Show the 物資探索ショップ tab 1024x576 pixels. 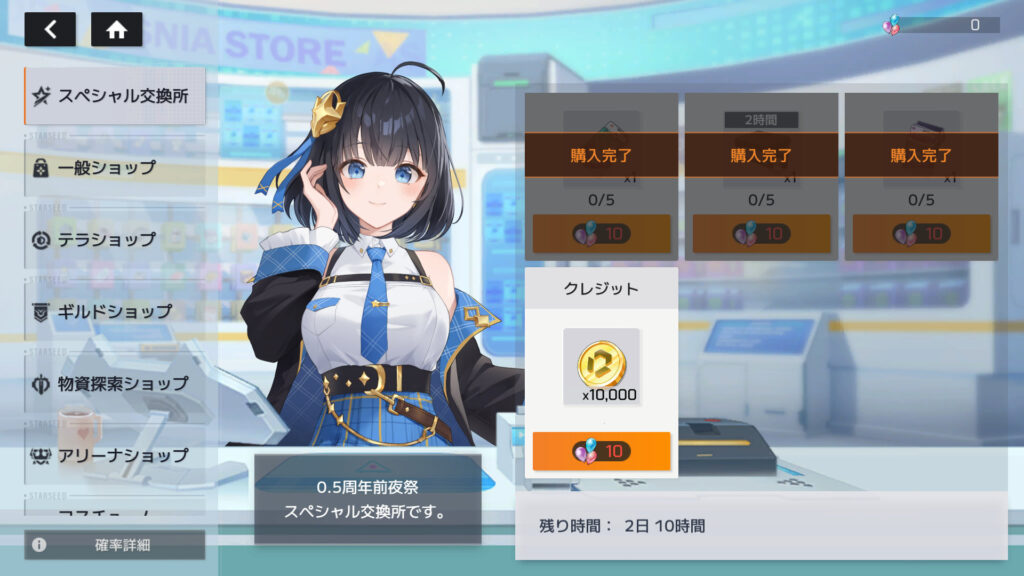(115, 383)
